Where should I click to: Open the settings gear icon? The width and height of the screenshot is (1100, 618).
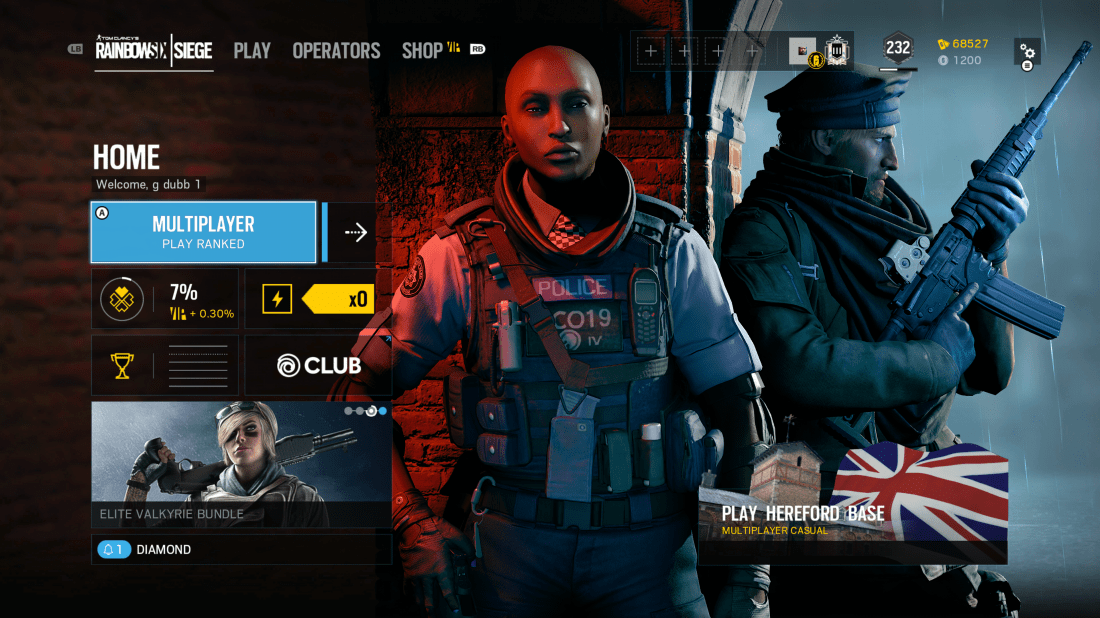tap(1027, 51)
